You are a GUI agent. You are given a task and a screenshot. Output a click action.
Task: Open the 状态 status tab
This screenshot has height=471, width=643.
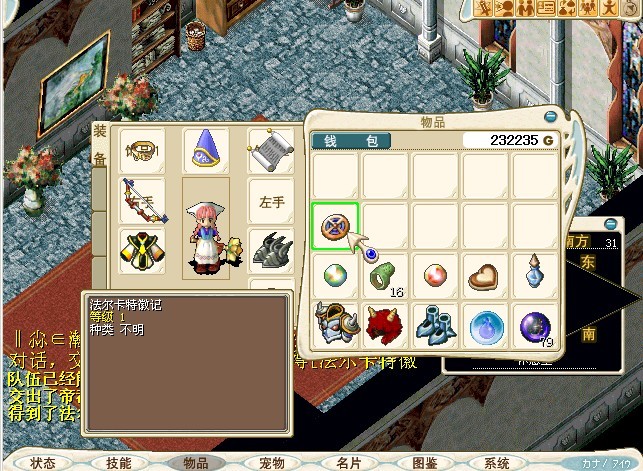click(x=42, y=463)
